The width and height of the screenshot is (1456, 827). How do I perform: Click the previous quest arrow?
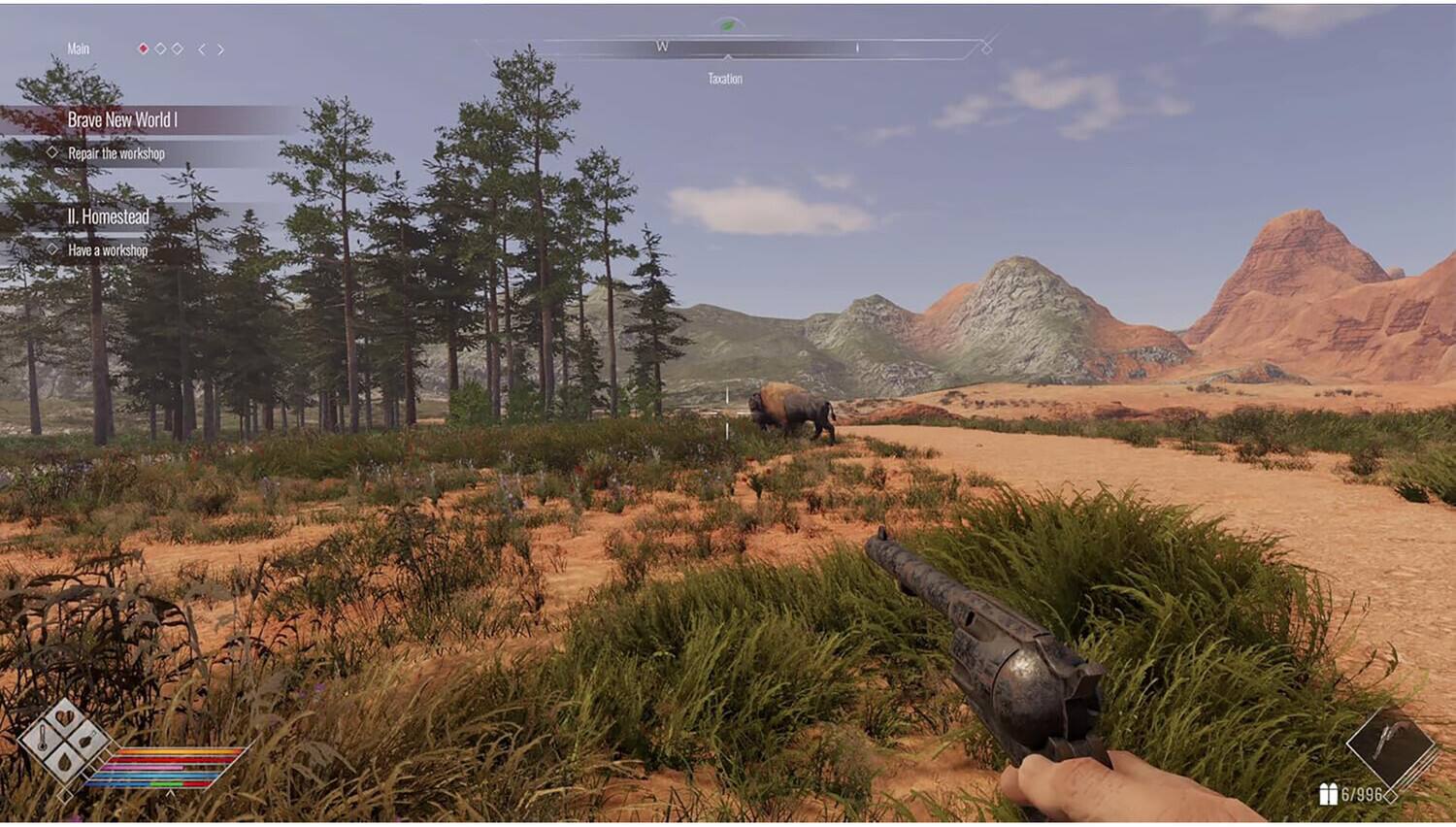tap(202, 50)
